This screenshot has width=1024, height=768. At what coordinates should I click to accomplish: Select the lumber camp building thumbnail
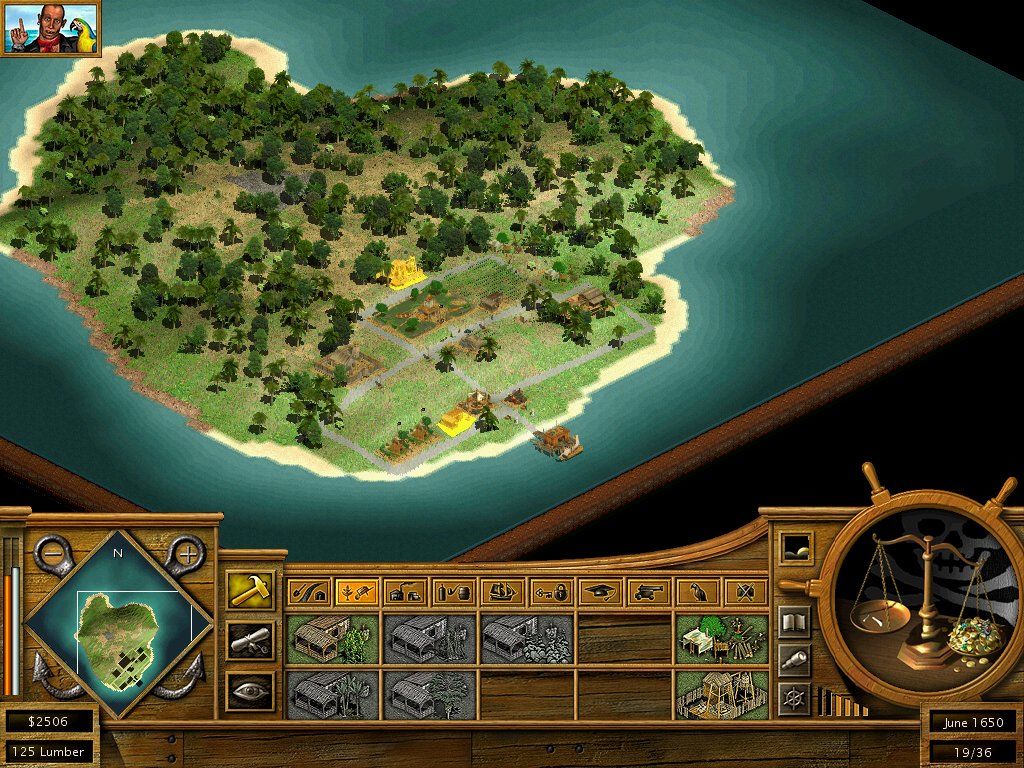[x=721, y=639]
